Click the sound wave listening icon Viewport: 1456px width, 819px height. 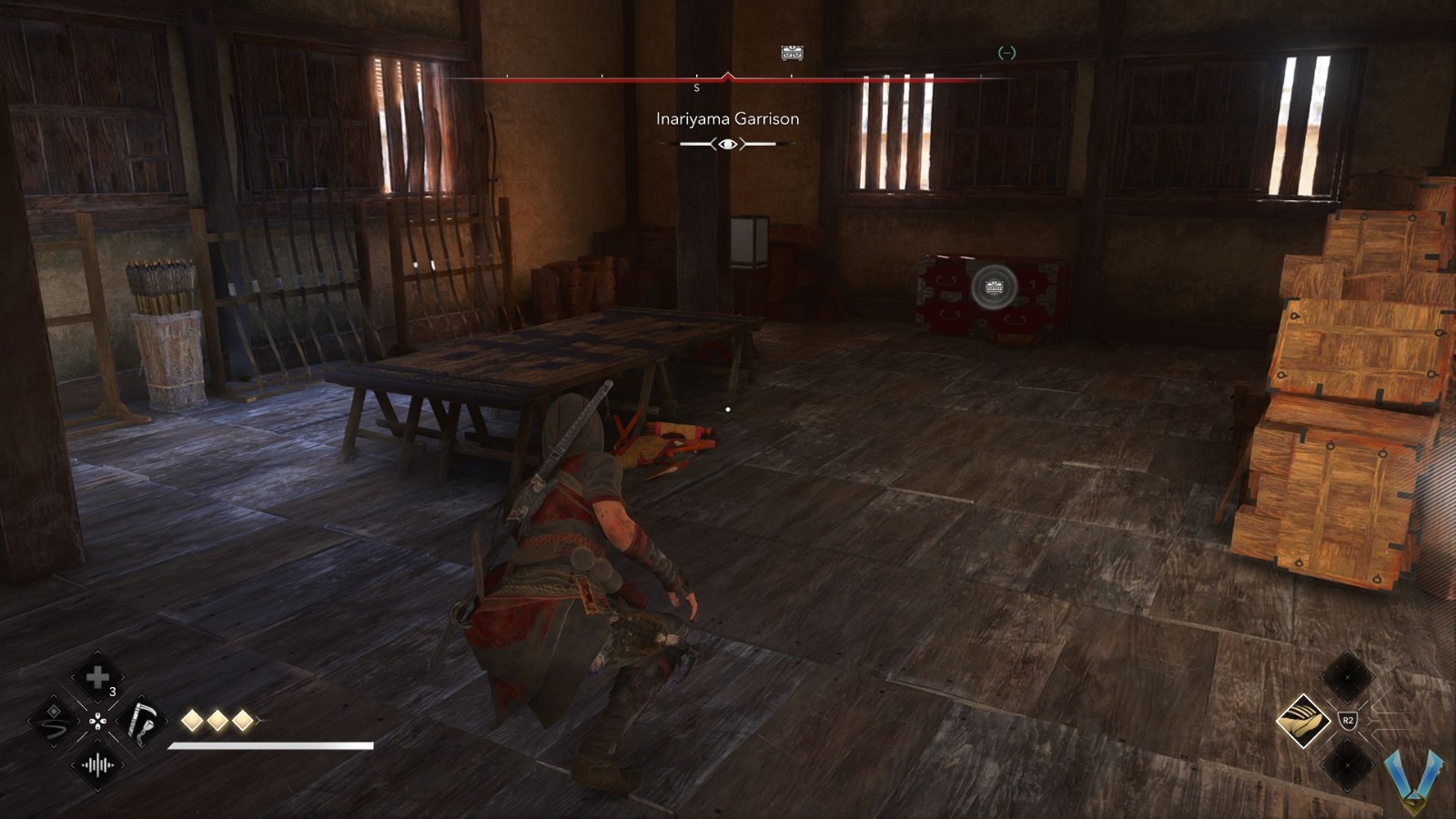(98, 766)
